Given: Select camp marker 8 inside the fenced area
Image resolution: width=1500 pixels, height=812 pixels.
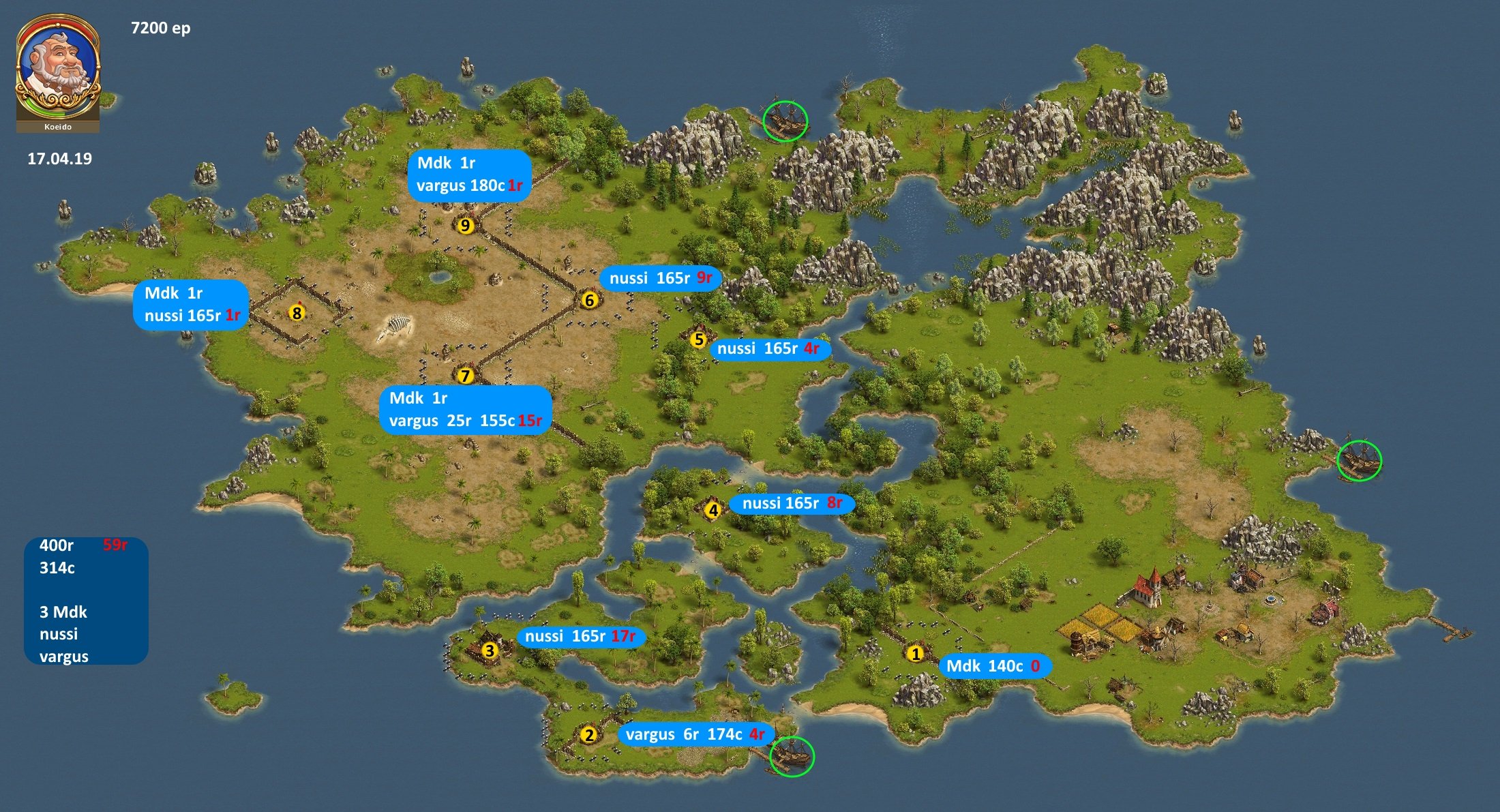Looking at the screenshot, I should point(297,313).
